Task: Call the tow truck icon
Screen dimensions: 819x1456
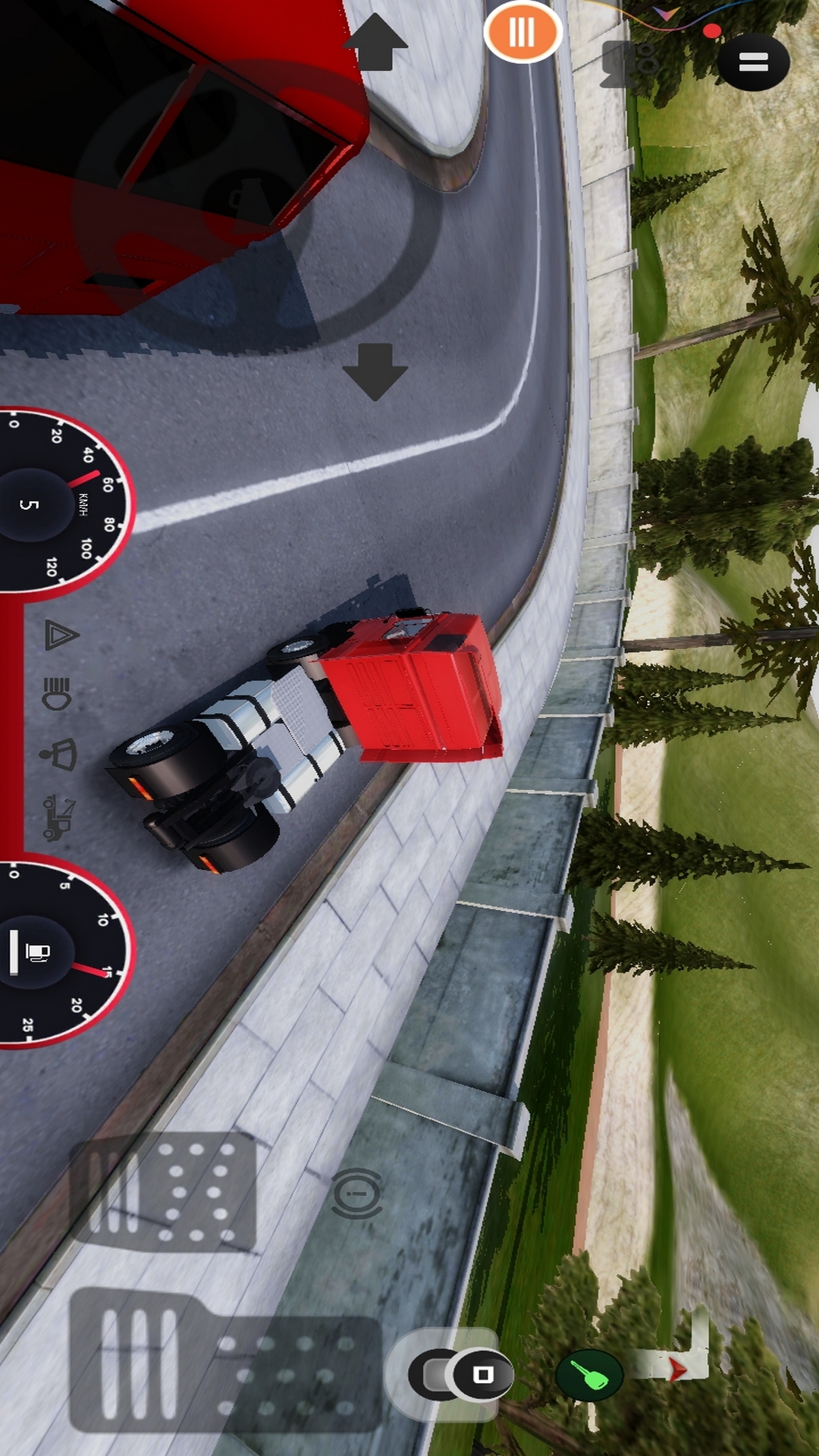Action: (58, 817)
